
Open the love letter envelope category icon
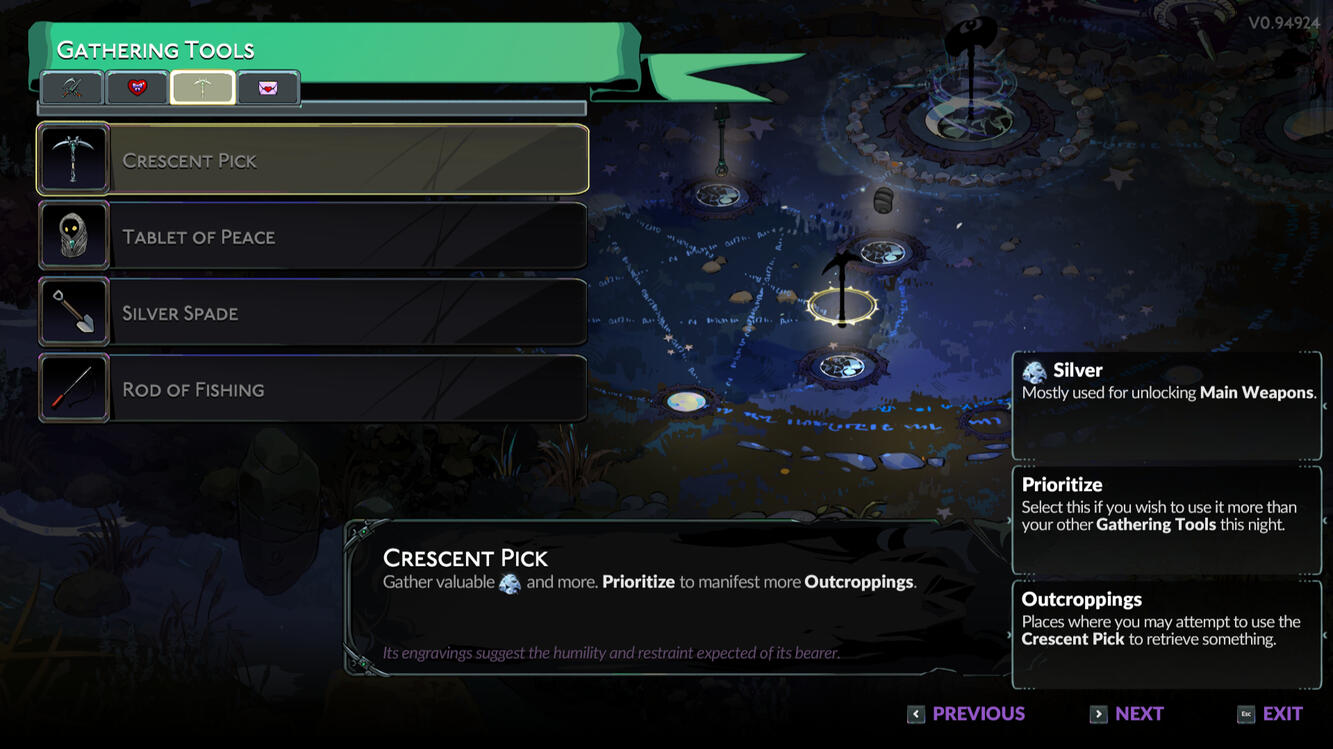point(269,88)
